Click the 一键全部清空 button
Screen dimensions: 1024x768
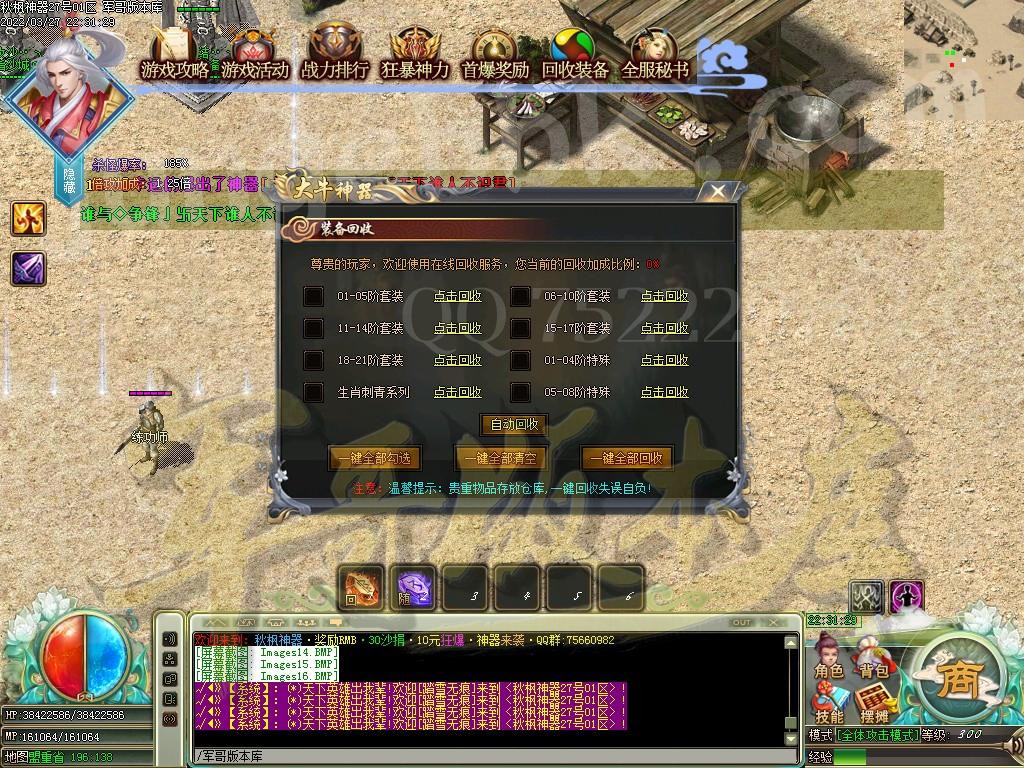tap(500, 458)
